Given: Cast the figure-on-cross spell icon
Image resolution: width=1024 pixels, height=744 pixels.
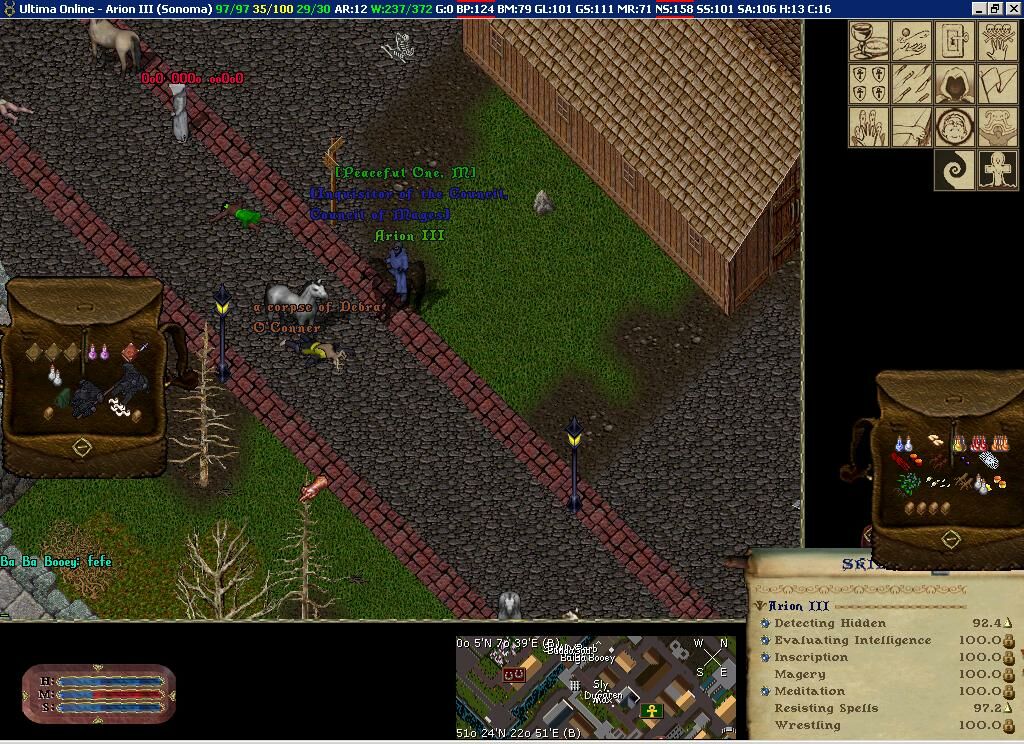Looking at the screenshot, I should (998, 170).
